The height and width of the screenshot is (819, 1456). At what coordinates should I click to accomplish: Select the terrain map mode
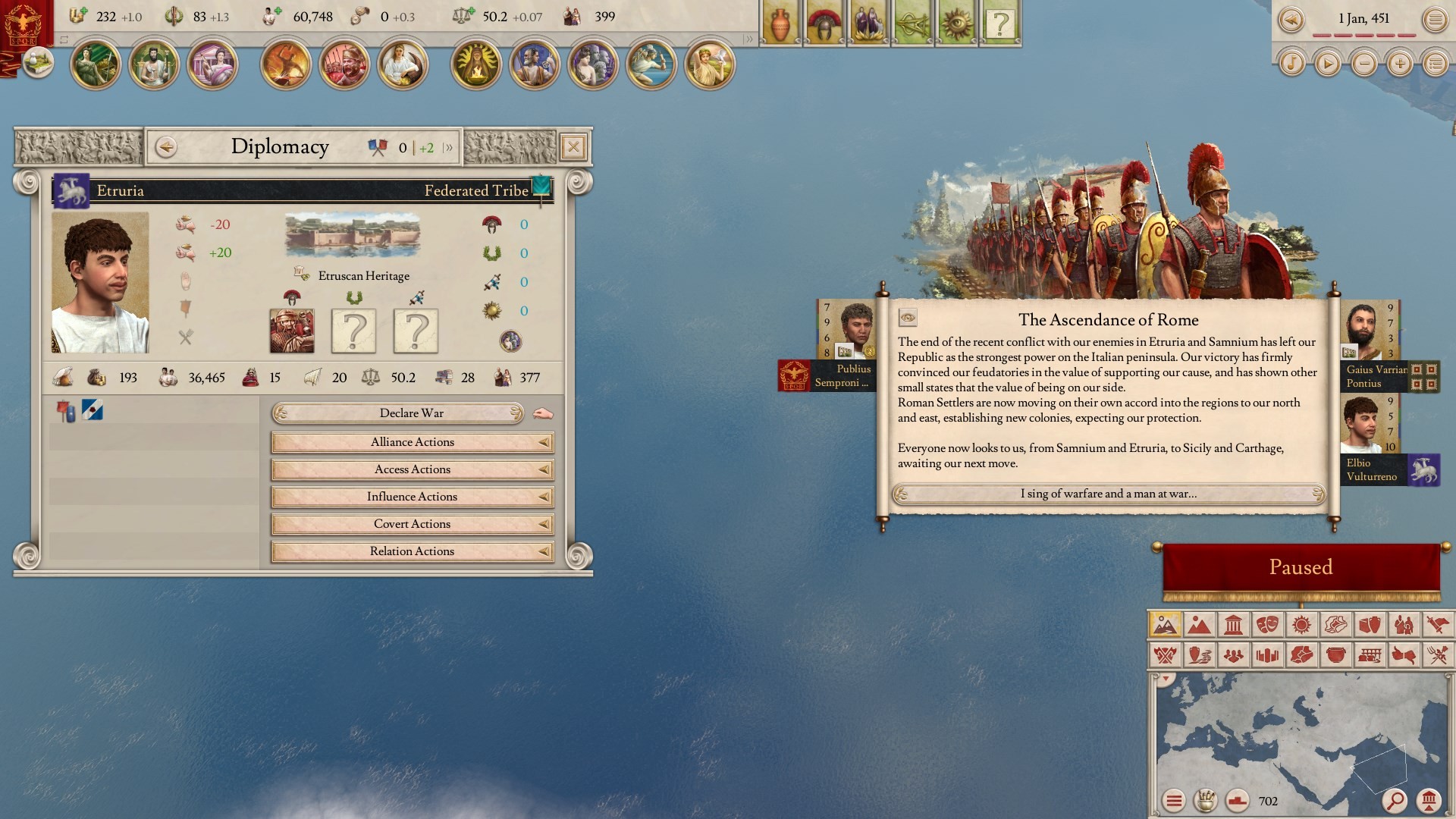[x=1199, y=625]
